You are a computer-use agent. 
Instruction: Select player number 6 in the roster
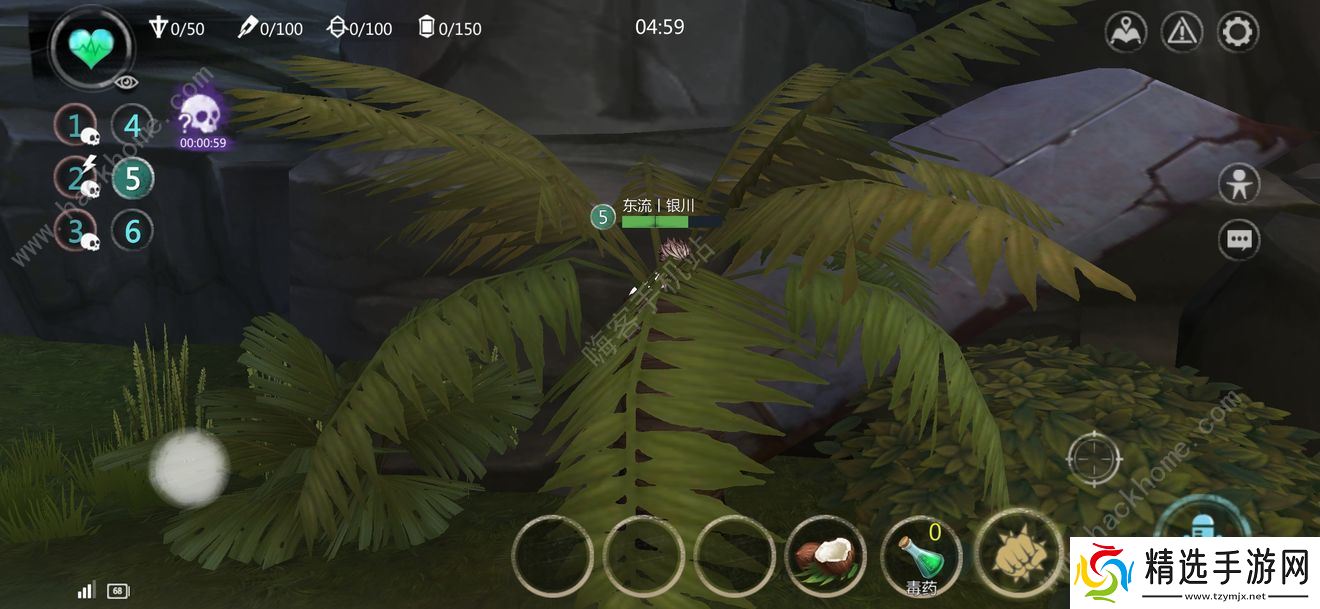131,232
